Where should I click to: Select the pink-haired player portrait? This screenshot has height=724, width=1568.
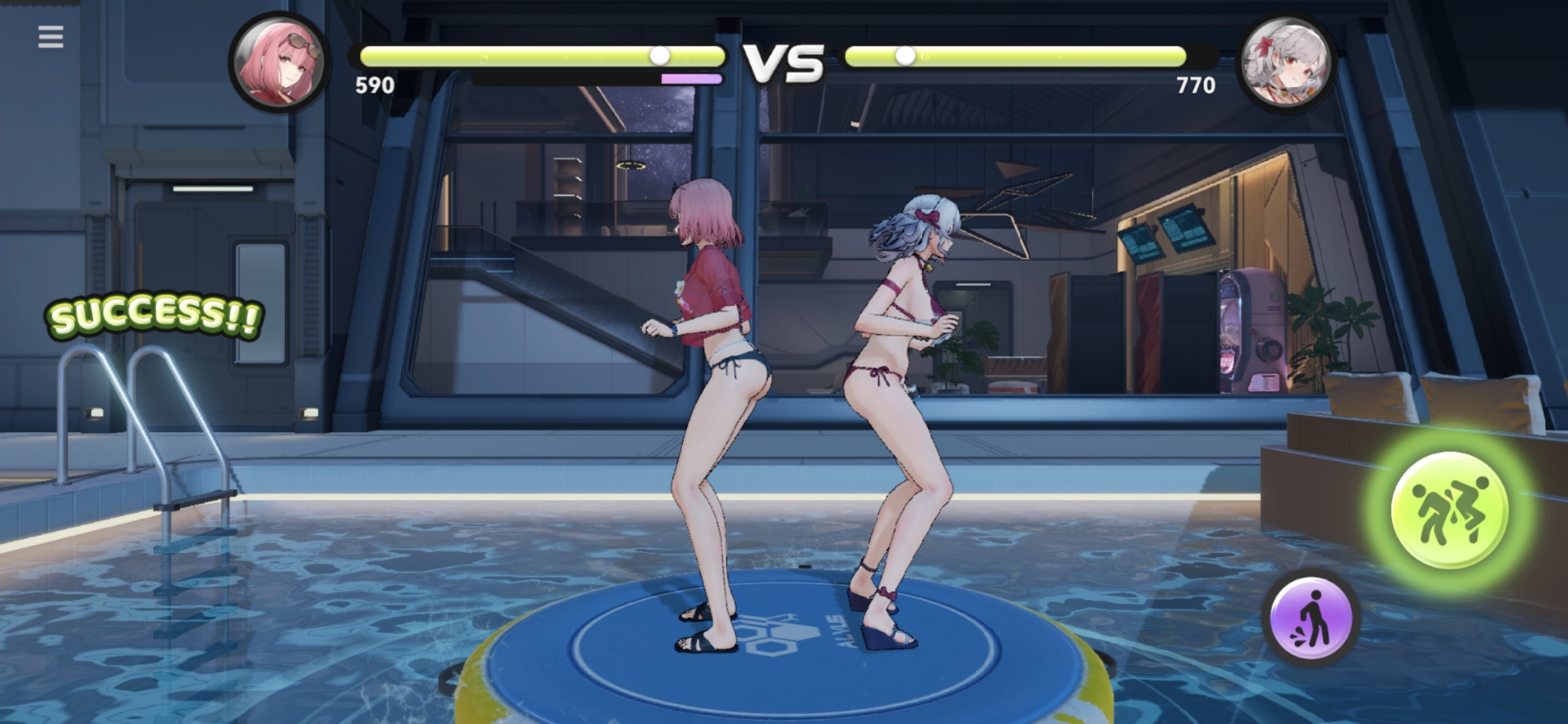click(x=279, y=62)
